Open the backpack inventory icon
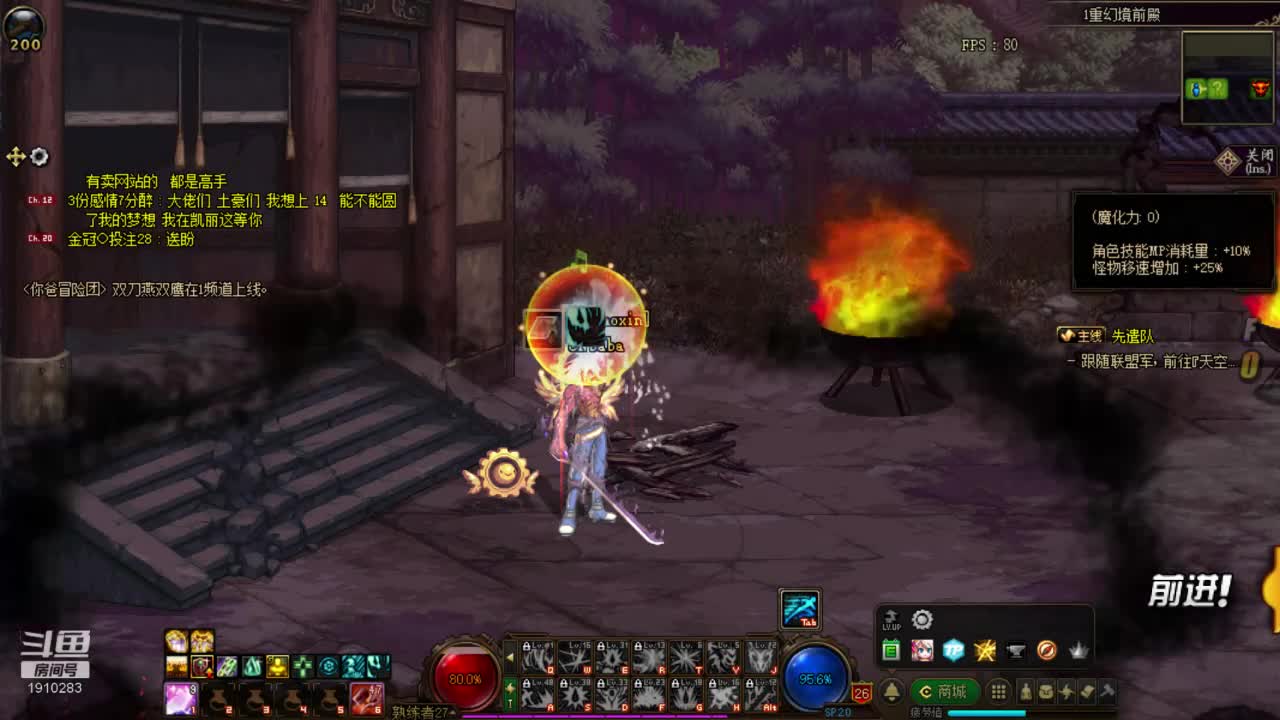This screenshot has height=720, width=1280. click(1045, 691)
